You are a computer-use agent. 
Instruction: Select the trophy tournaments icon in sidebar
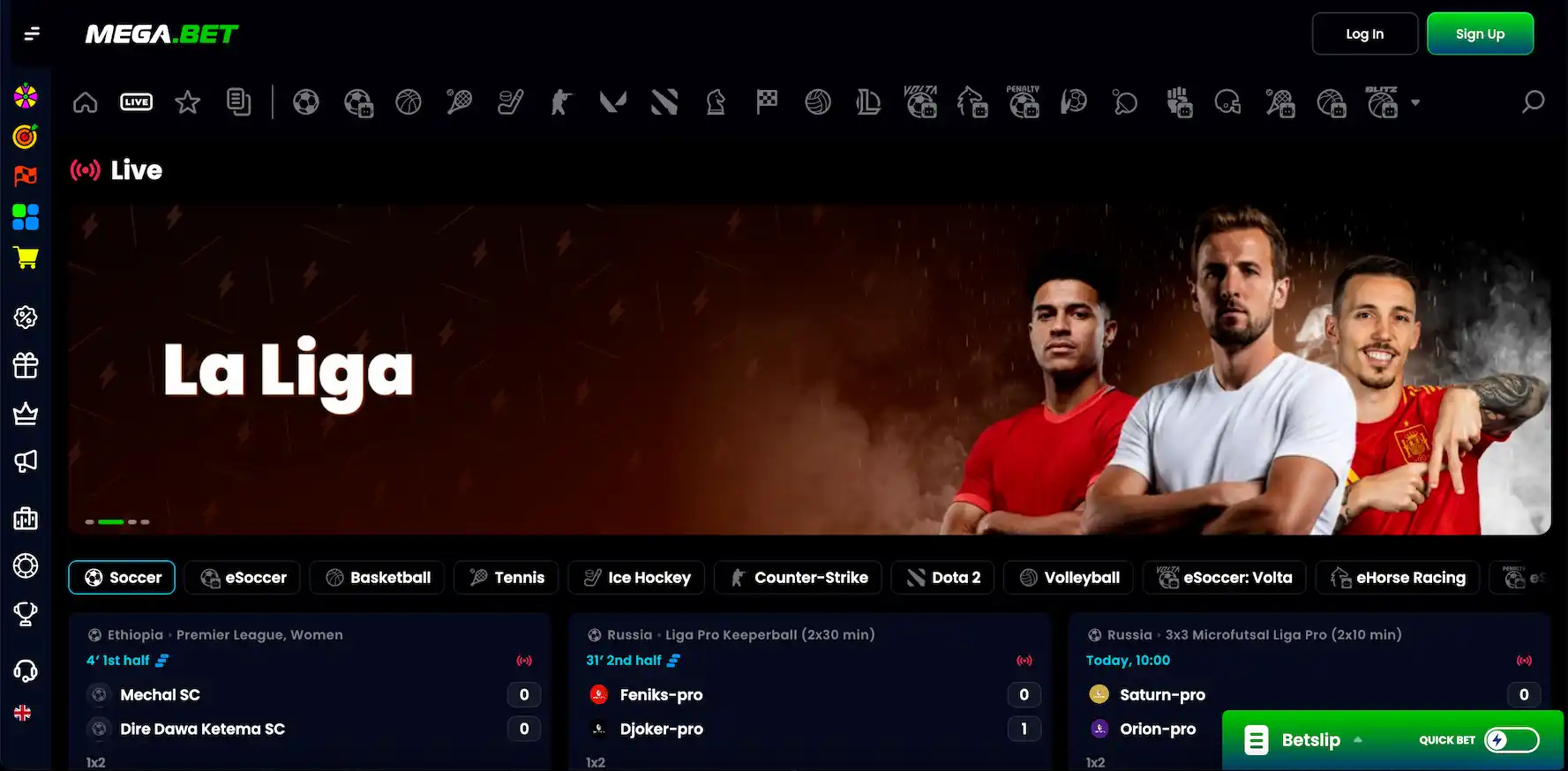pos(26,614)
